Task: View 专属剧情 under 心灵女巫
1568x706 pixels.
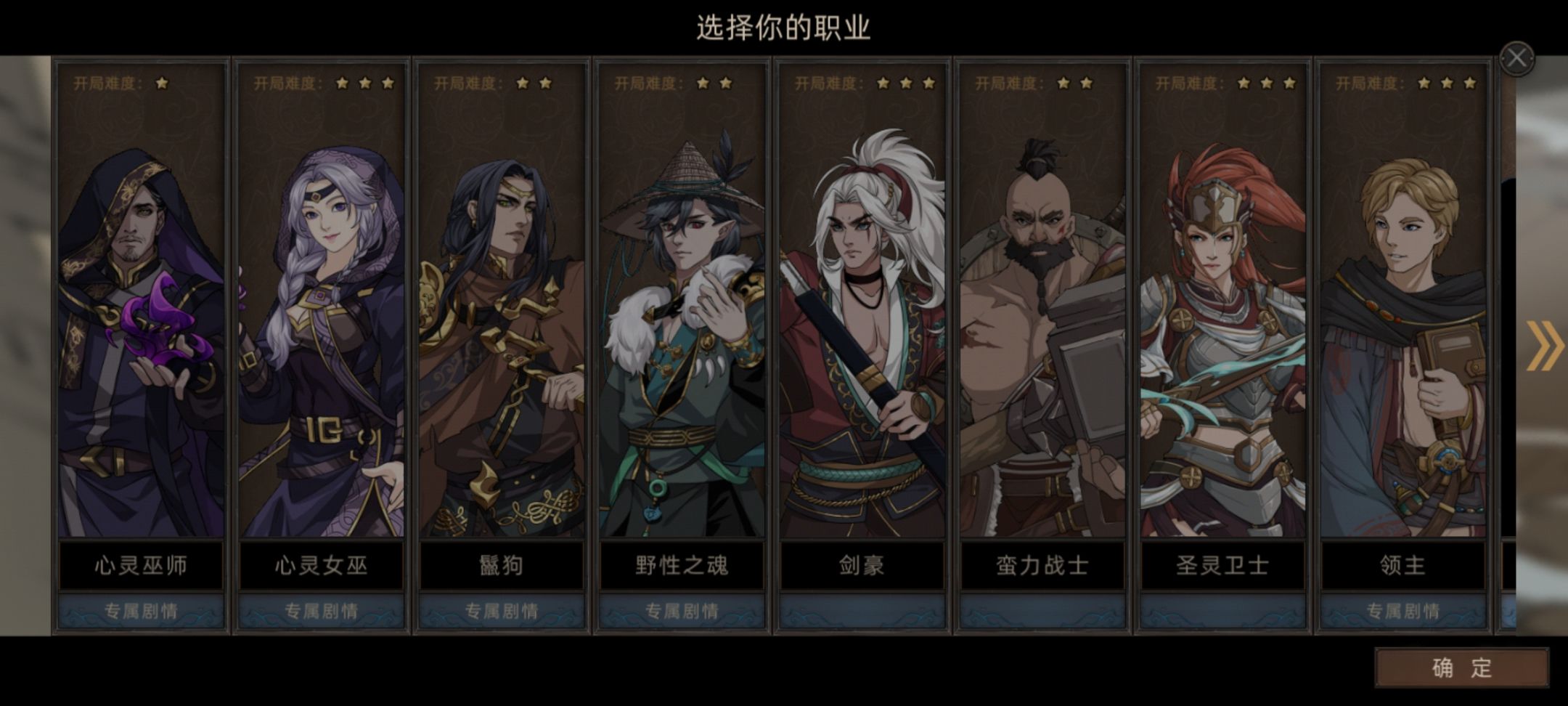Action: click(321, 611)
